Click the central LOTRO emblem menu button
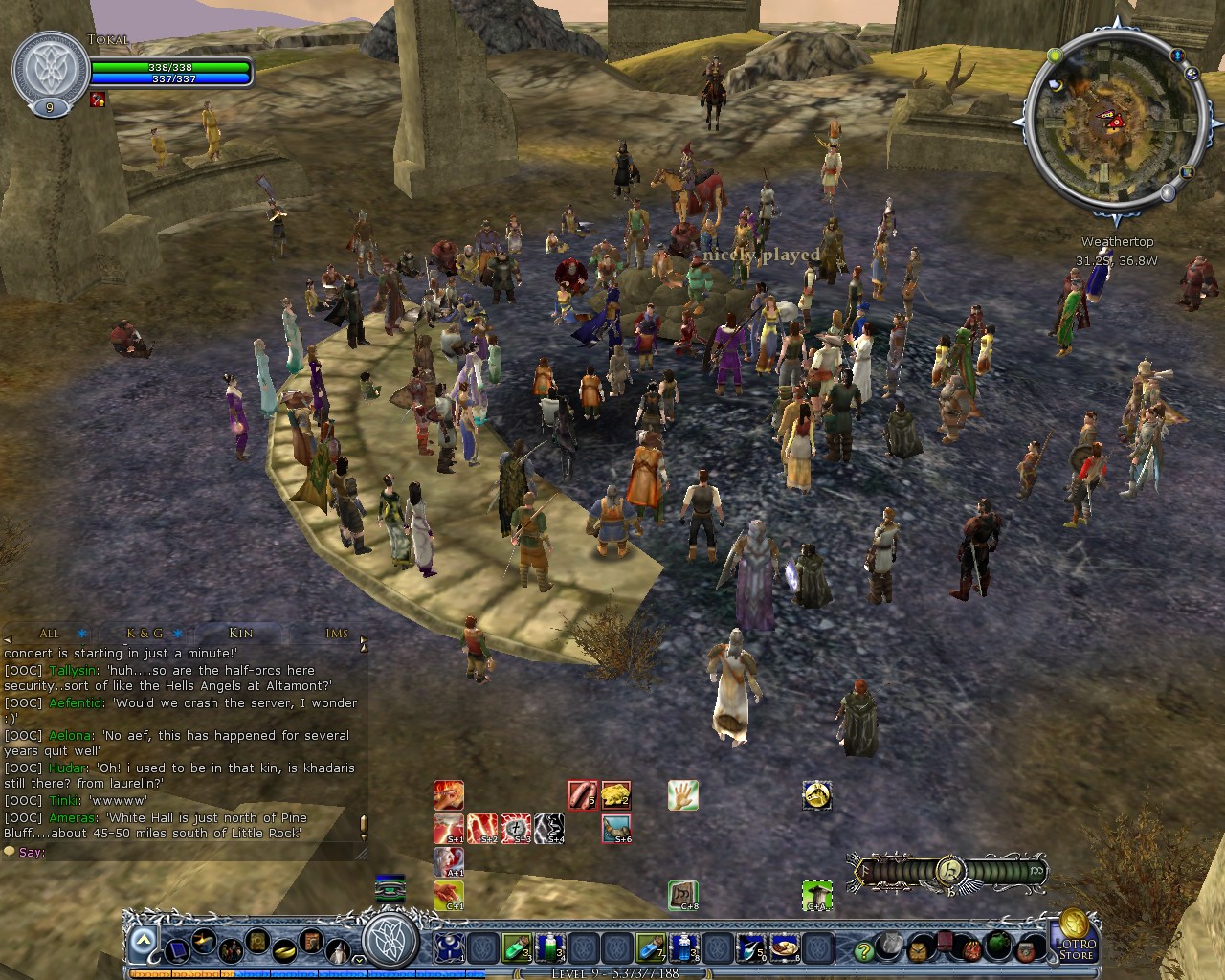The height and width of the screenshot is (980, 1225). click(x=388, y=949)
